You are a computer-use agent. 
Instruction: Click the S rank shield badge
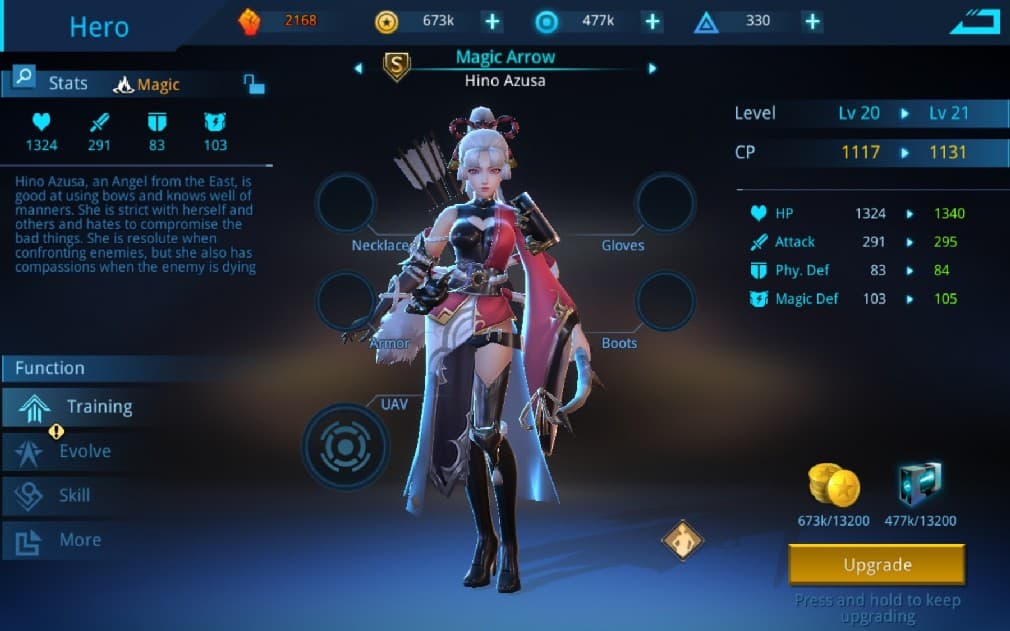pos(397,67)
